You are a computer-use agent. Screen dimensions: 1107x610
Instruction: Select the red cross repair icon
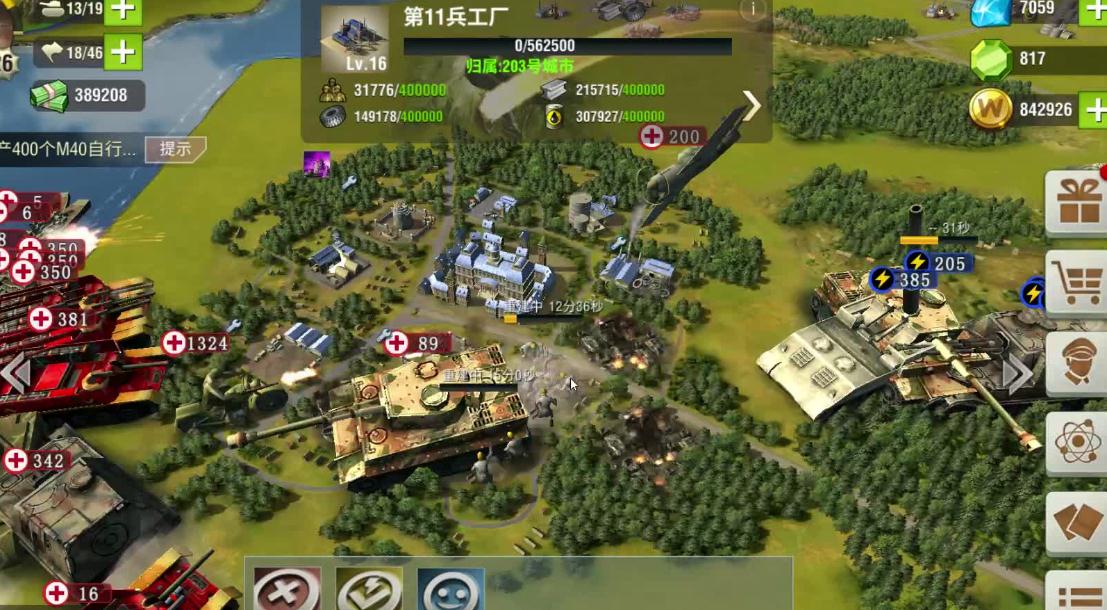(x=286, y=590)
